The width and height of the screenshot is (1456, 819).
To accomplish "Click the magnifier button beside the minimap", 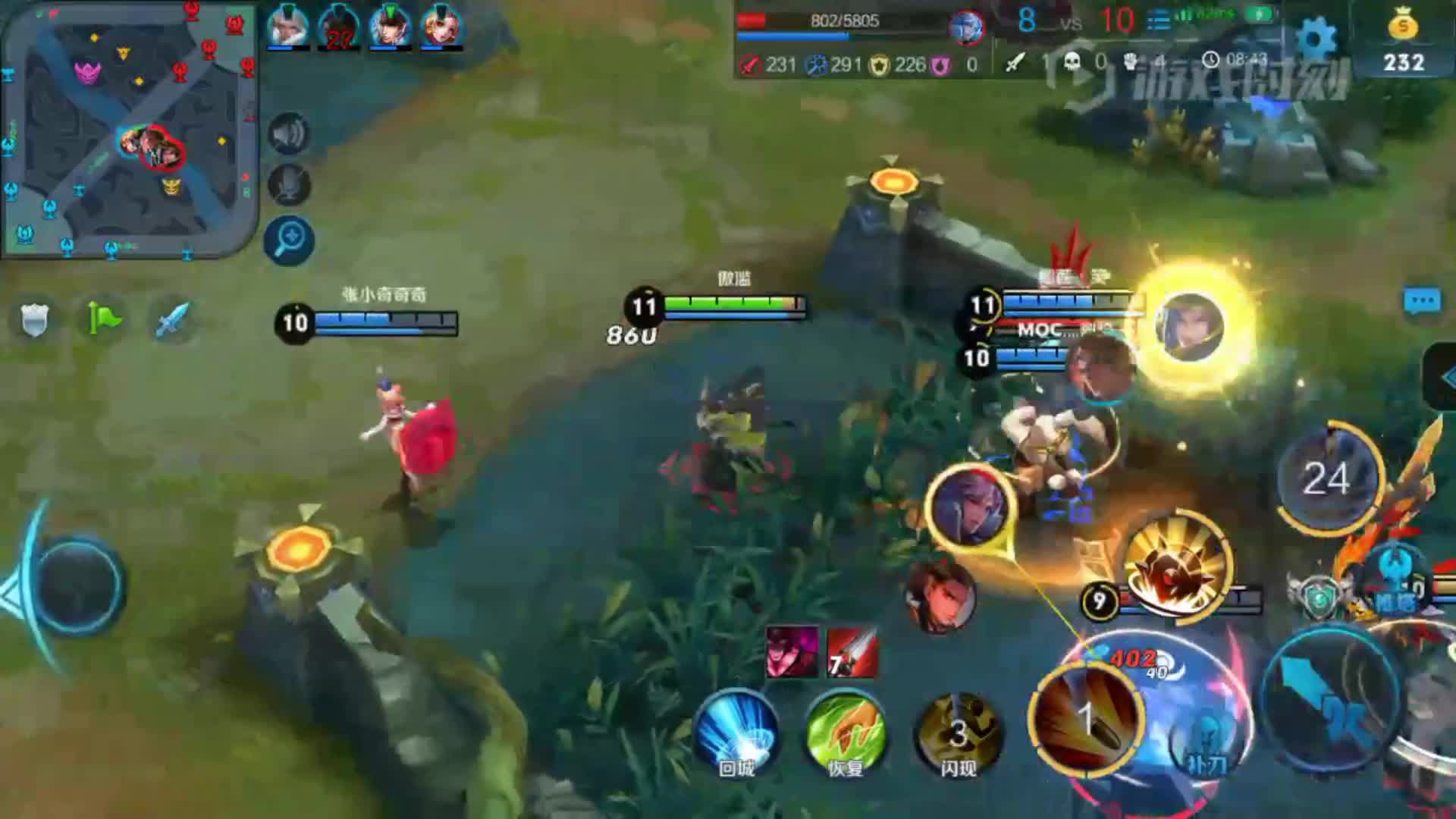I will (x=289, y=240).
